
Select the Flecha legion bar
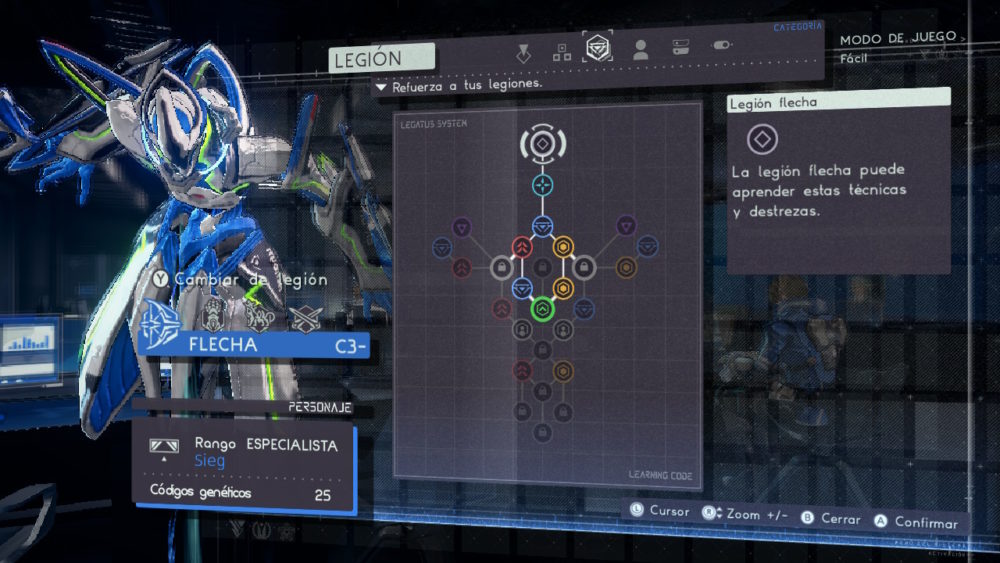point(255,345)
